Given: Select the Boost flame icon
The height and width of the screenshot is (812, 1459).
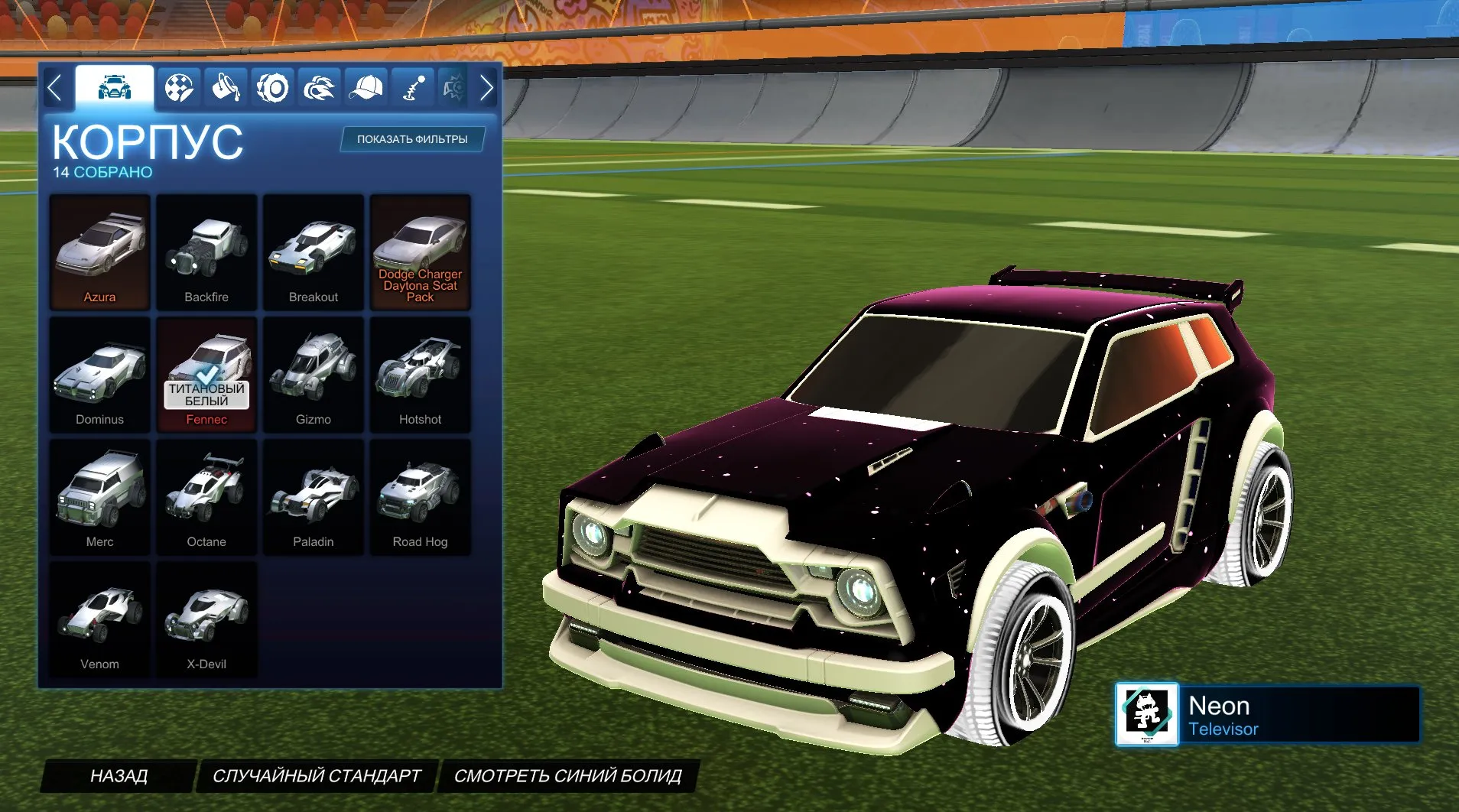Looking at the screenshot, I should 320,87.
